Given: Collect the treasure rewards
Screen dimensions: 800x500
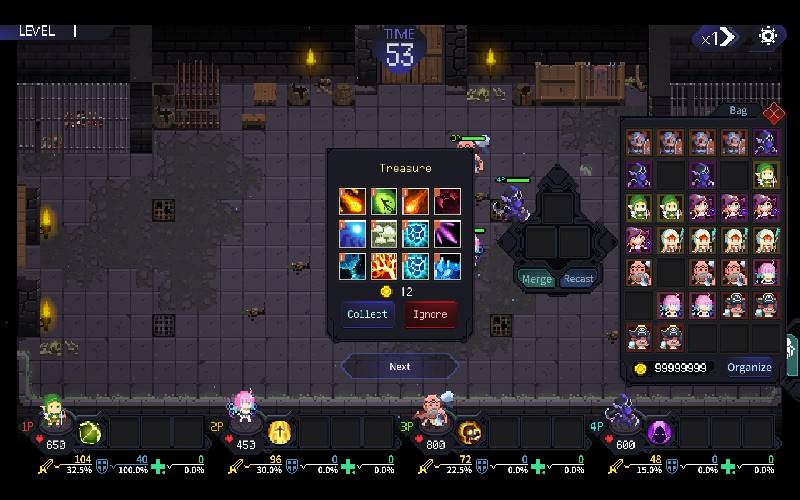Looking at the screenshot, I should pos(367,314).
